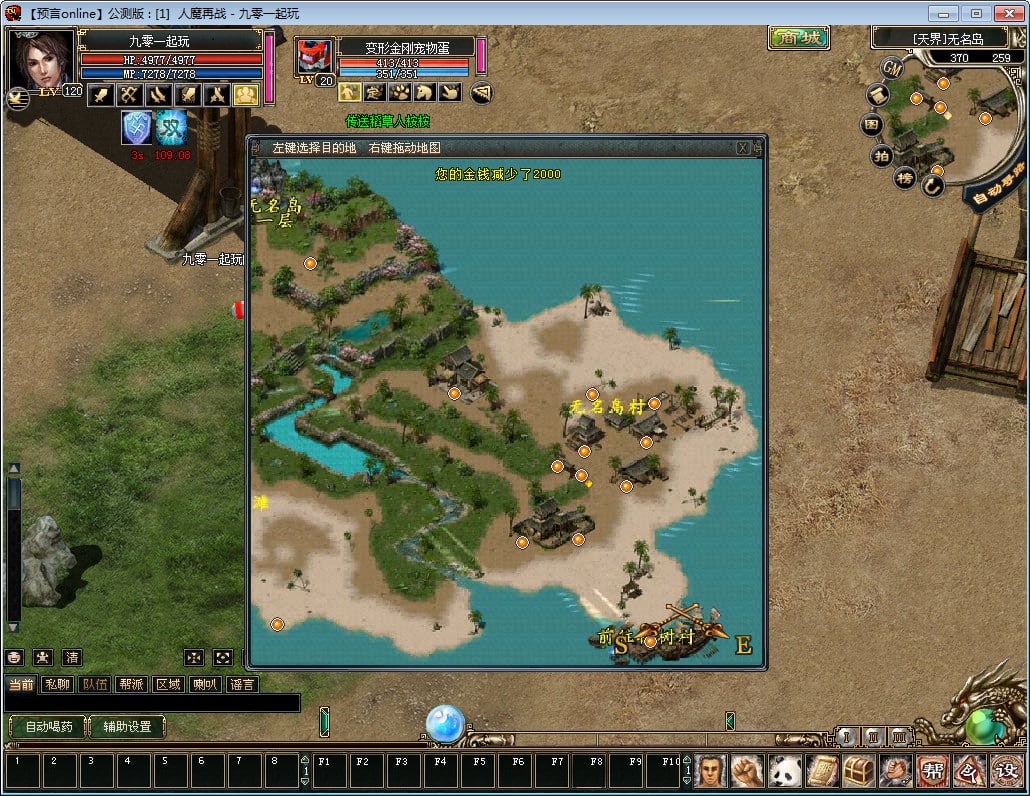Switch to the 喇叭 horn chat tab
This screenshot has width=1030, height=796.
click(205, 684)
